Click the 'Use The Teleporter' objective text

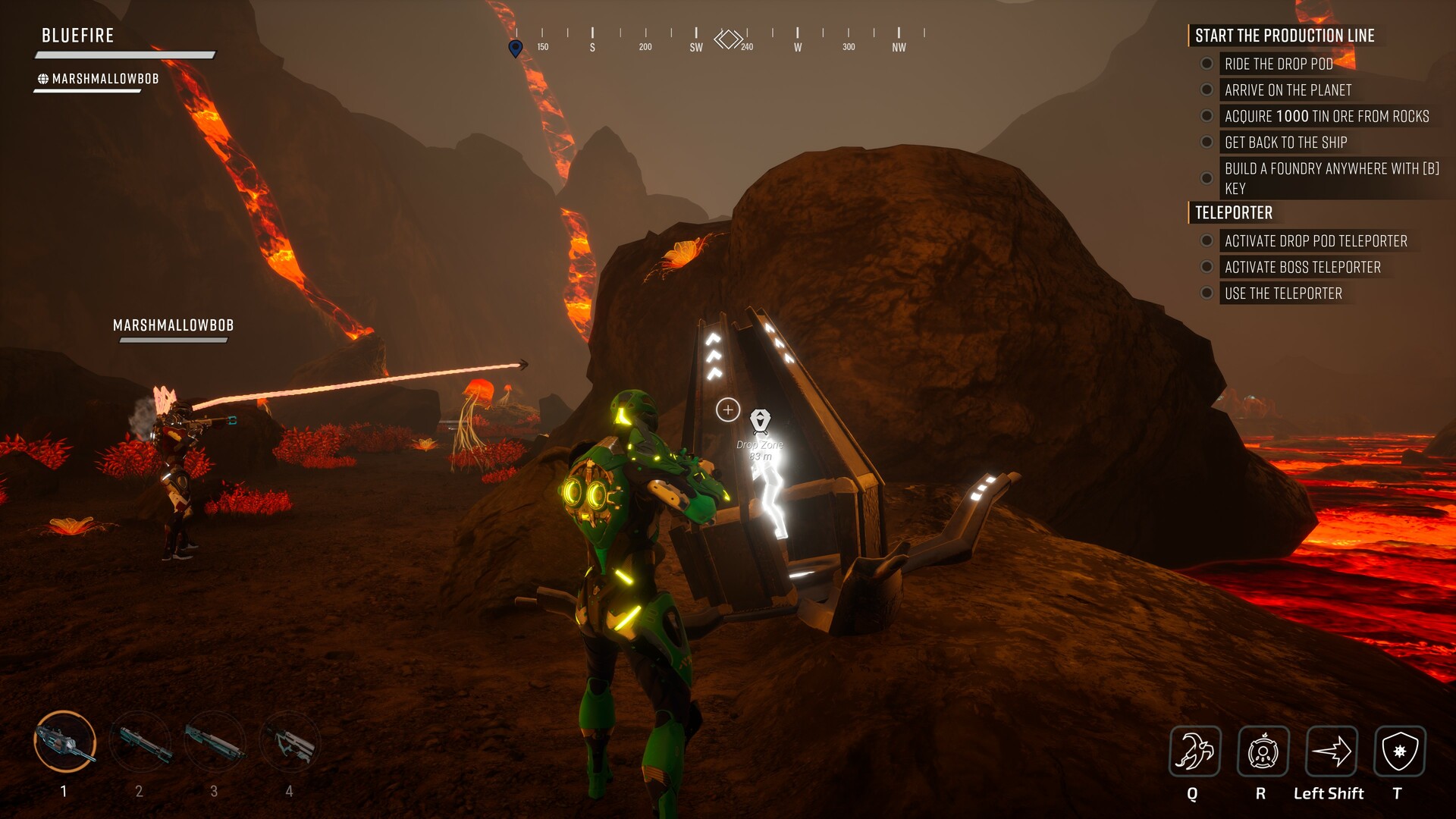tap(1282, 293)
